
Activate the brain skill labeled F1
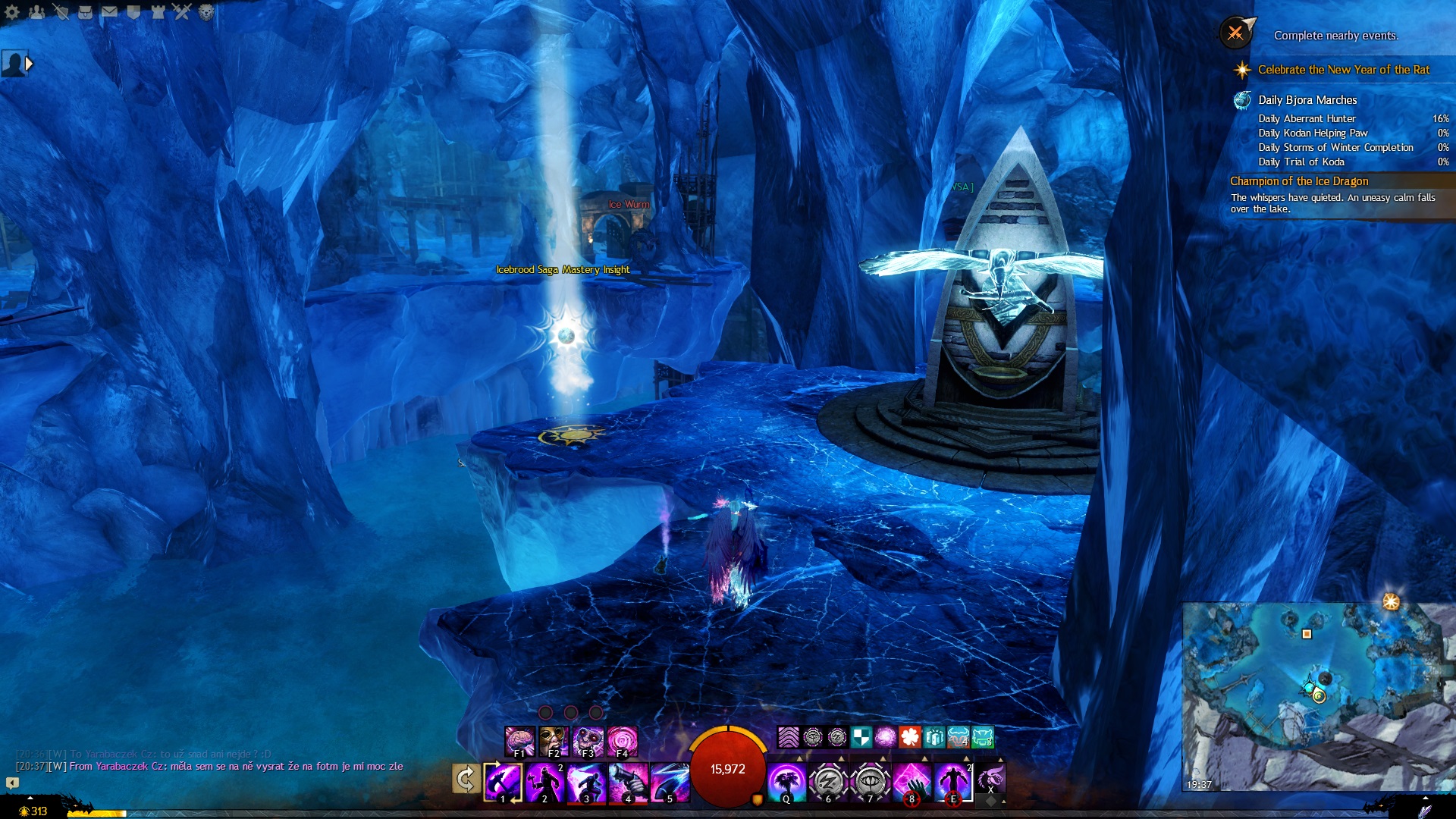[x=519, y=741]
